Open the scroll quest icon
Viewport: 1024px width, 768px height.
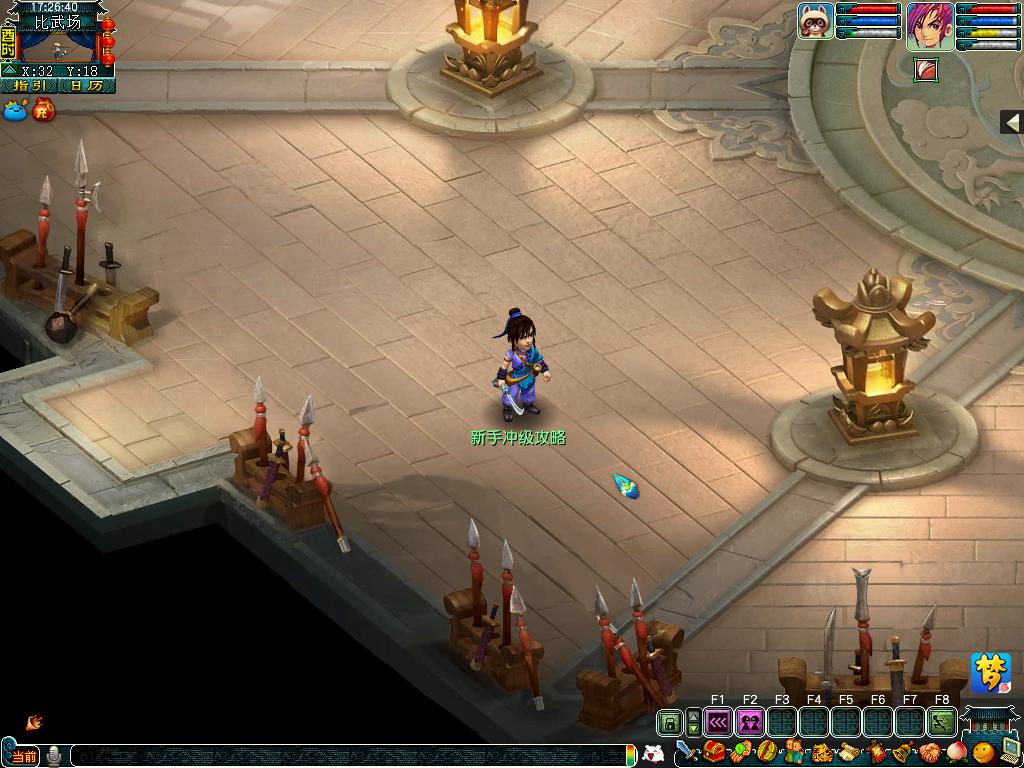pos(846,752)
